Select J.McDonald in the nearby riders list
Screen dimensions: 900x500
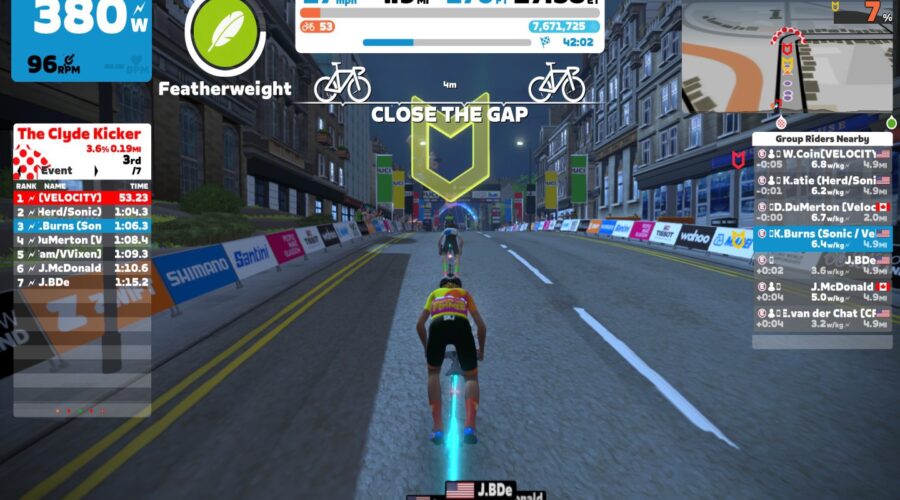point(822,291)
